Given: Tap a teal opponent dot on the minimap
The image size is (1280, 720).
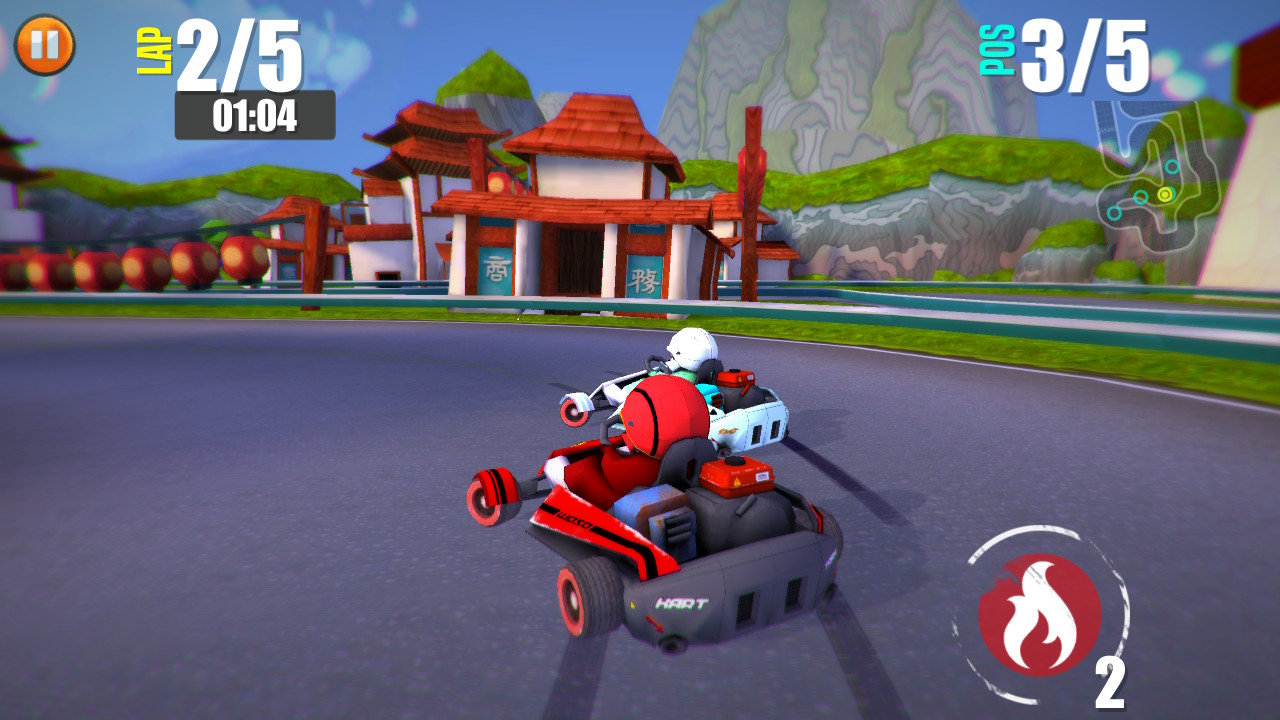Looking at the screenshot, I should [x=1171, y=168].
